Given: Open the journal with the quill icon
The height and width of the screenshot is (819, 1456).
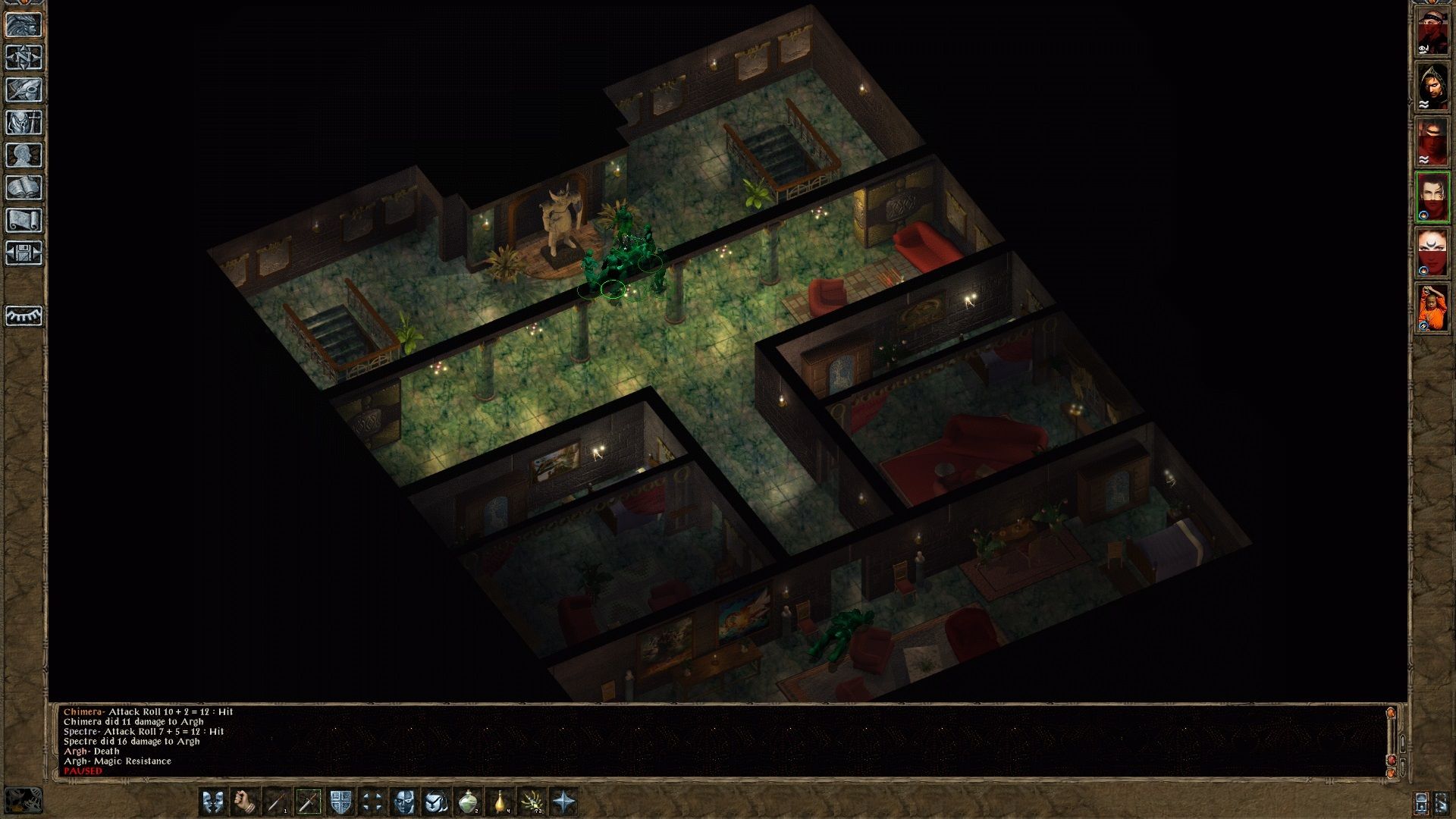Looking at the screenshot, I should [x=24, y=90].
